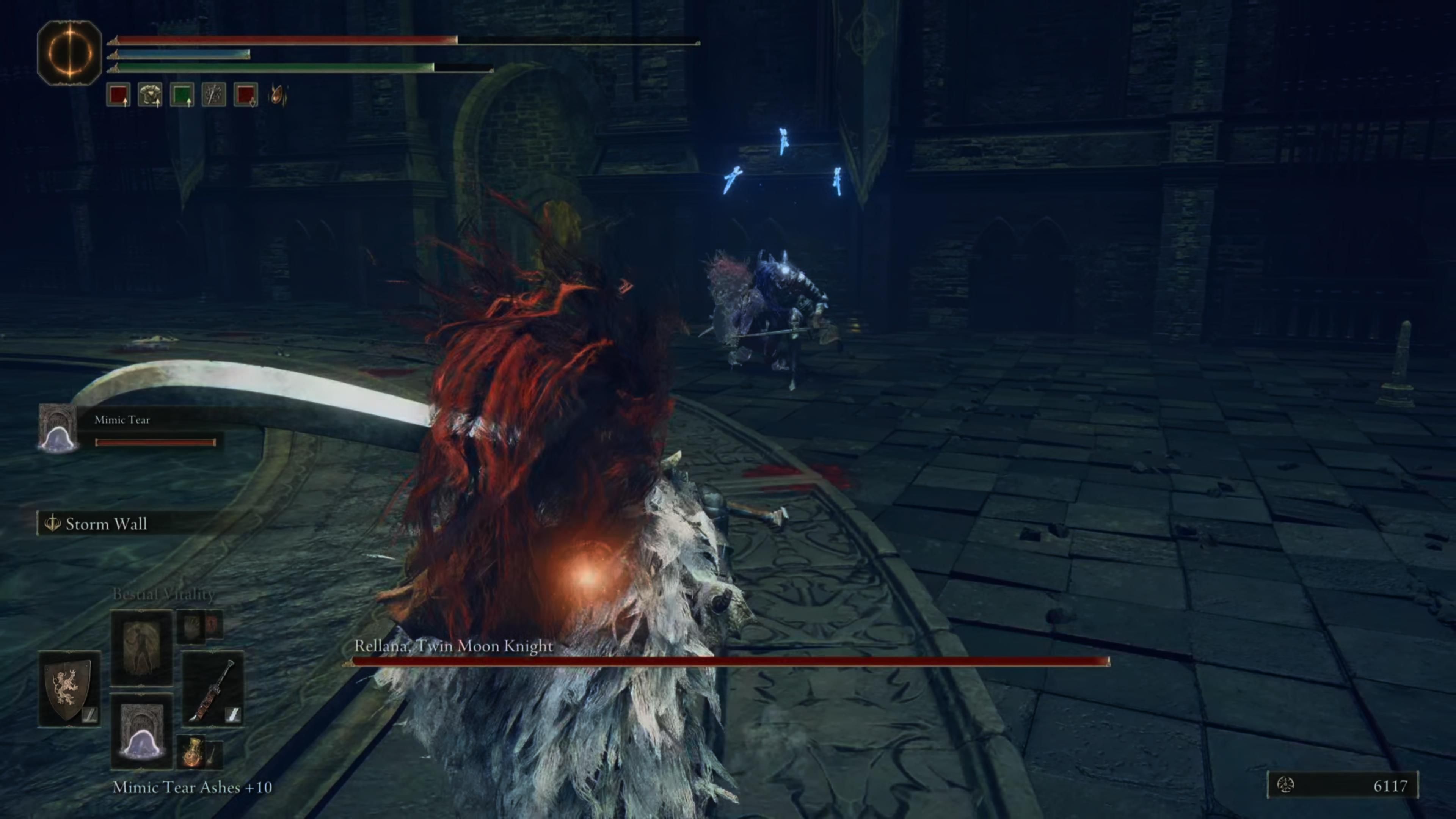
Task: Click the red square down-arrow debuff icon
Action: pos(246,95)
